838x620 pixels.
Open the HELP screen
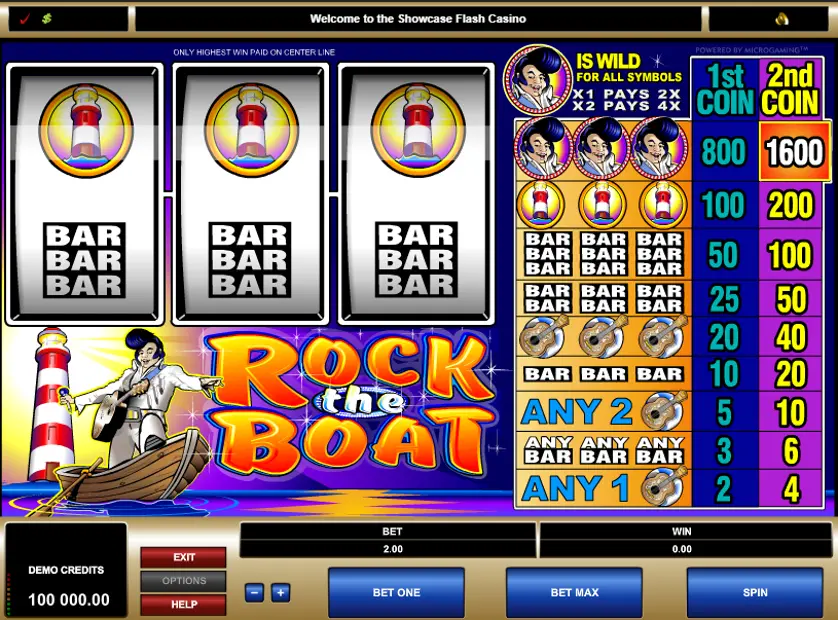(183, 604)
